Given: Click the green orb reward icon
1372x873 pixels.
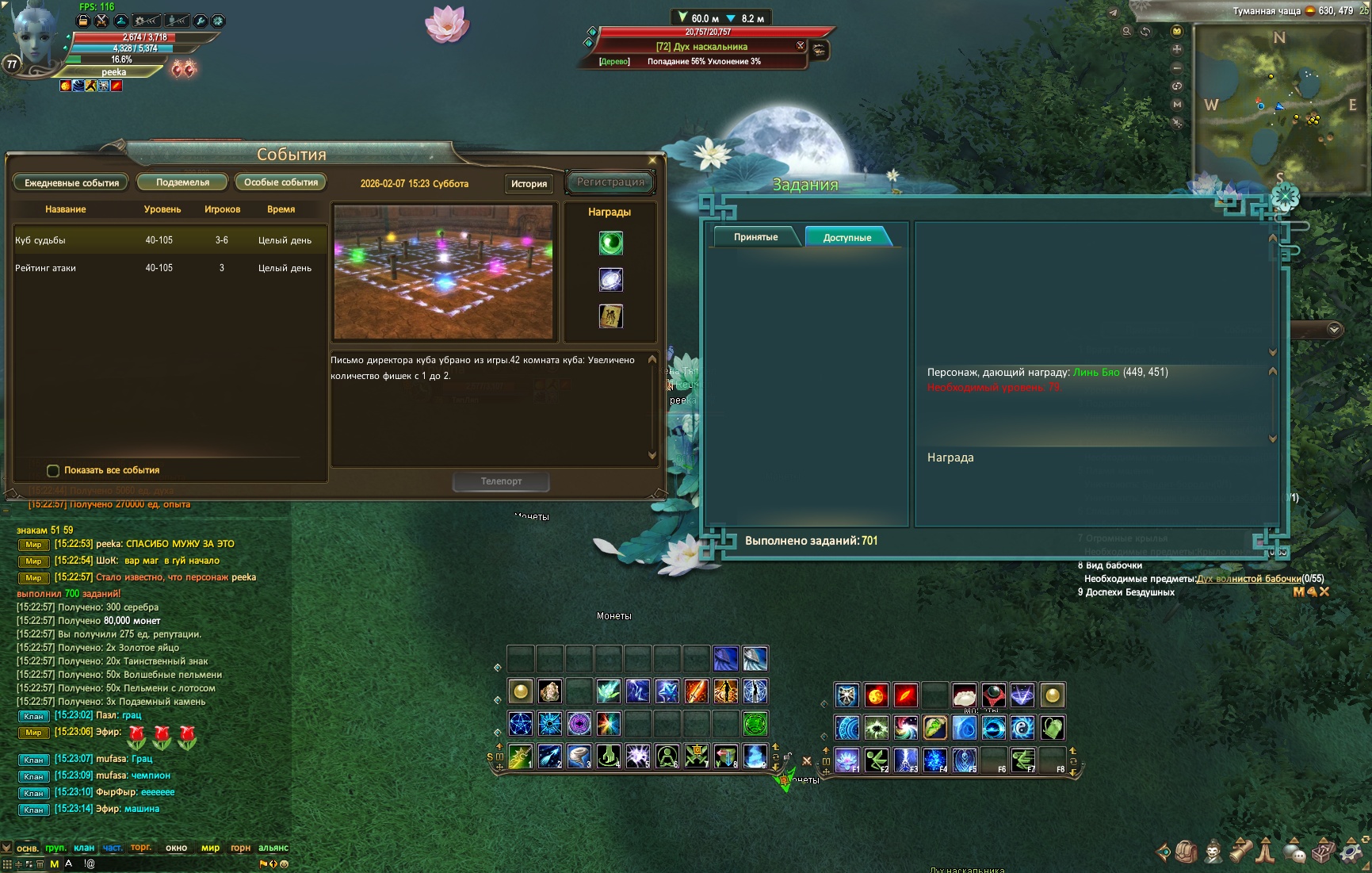Looking at the screenshot, I should tap(610, 243).
